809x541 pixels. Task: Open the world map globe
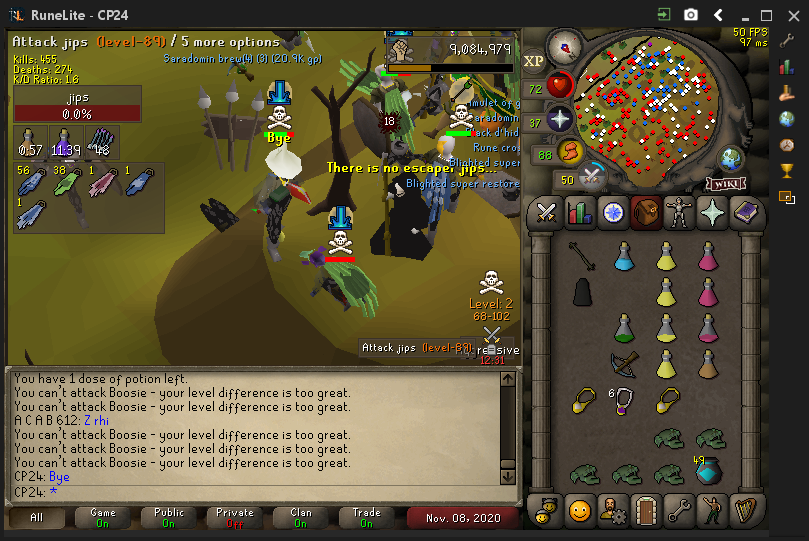tap(731, 158)
